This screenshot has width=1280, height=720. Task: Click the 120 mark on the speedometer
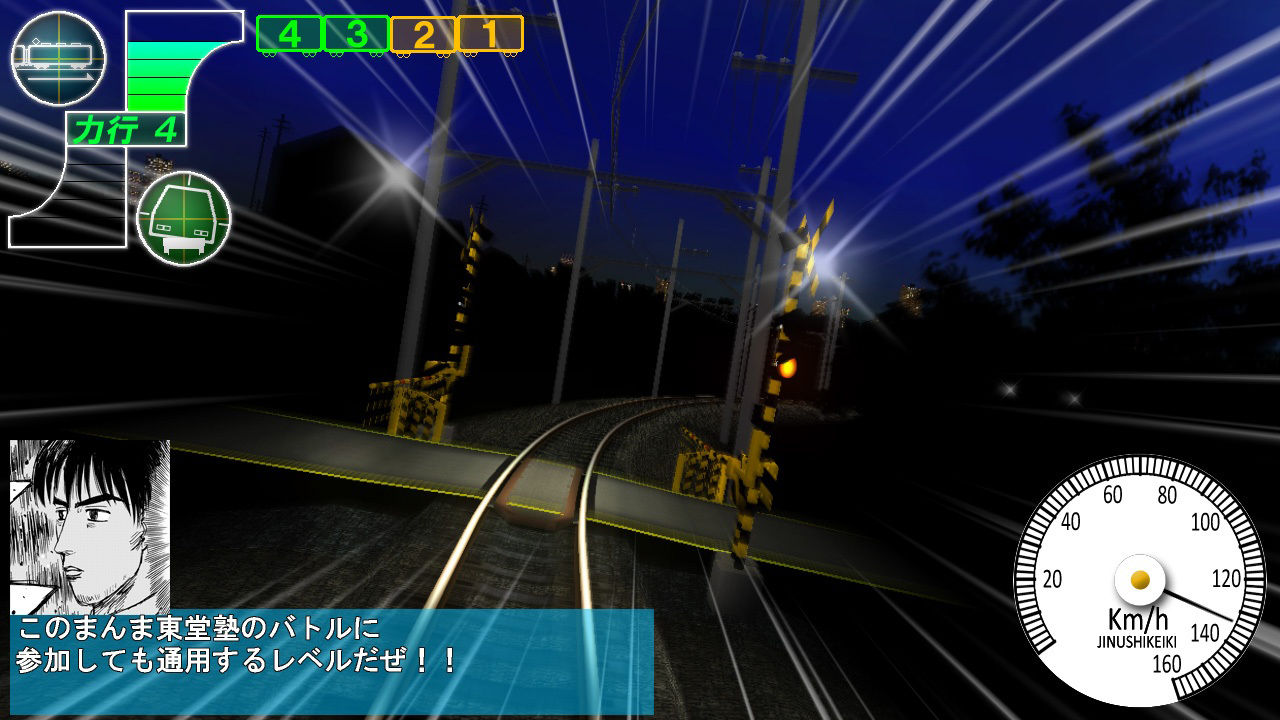pyautogui.click(x=1226, y=575)
